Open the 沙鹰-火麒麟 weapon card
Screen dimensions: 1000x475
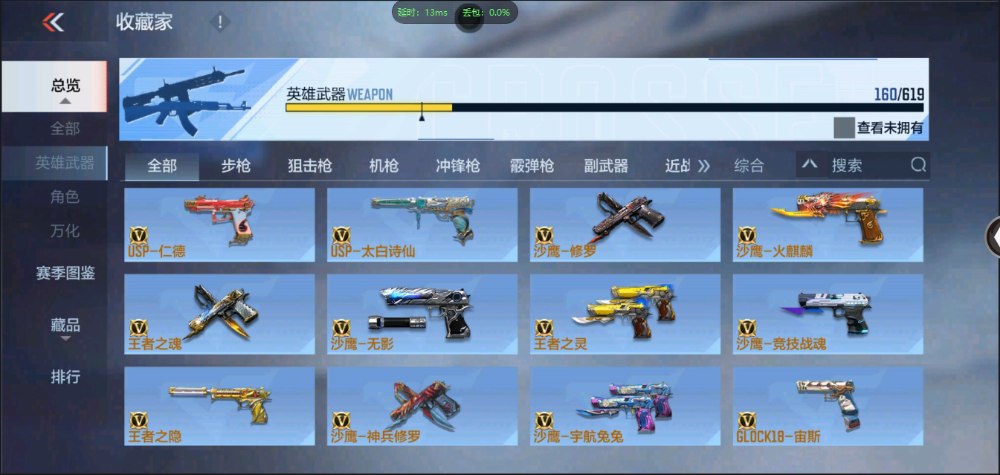coord(827,225)
